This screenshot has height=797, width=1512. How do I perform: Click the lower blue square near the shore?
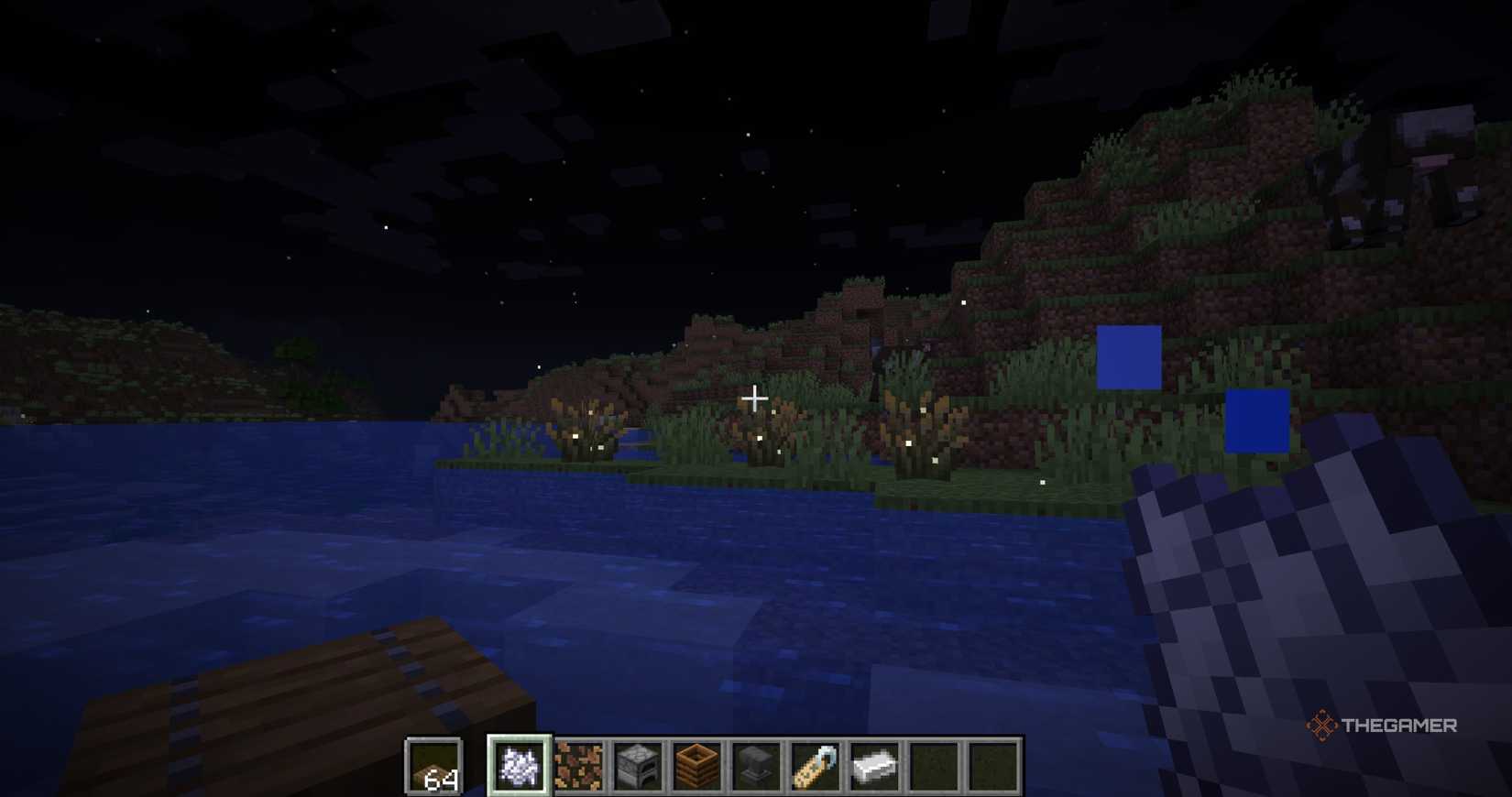point(1259,420)
